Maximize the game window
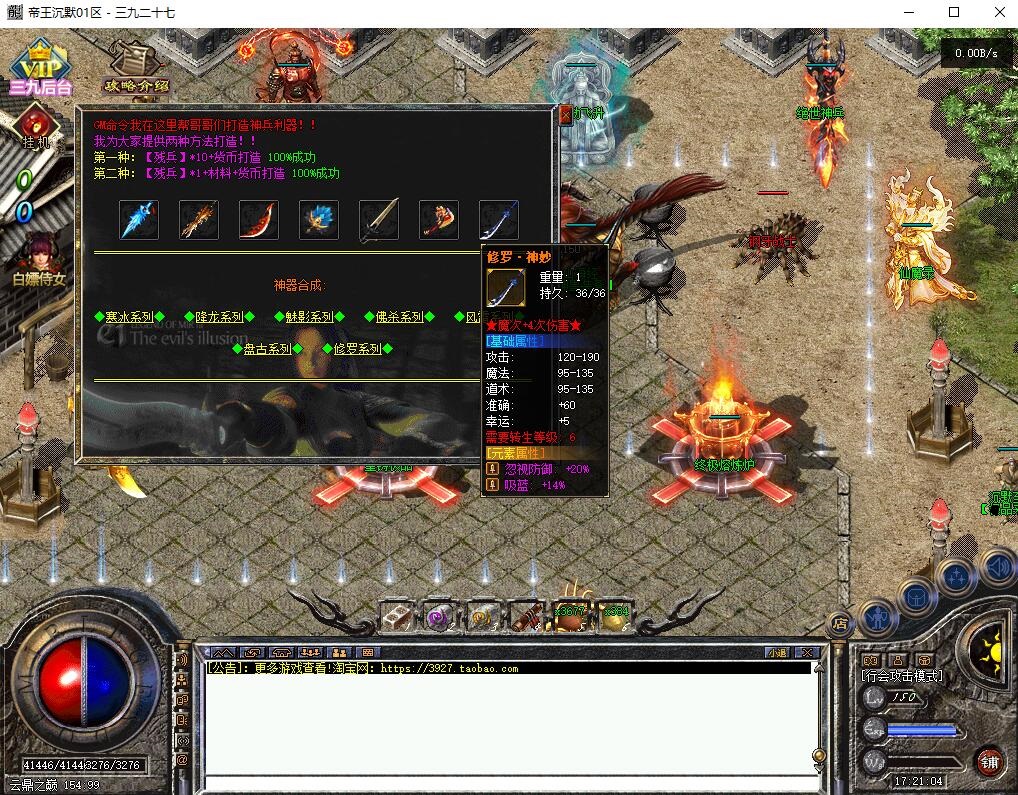Viewport: 1018px width, 795px height. coord(953,13)
